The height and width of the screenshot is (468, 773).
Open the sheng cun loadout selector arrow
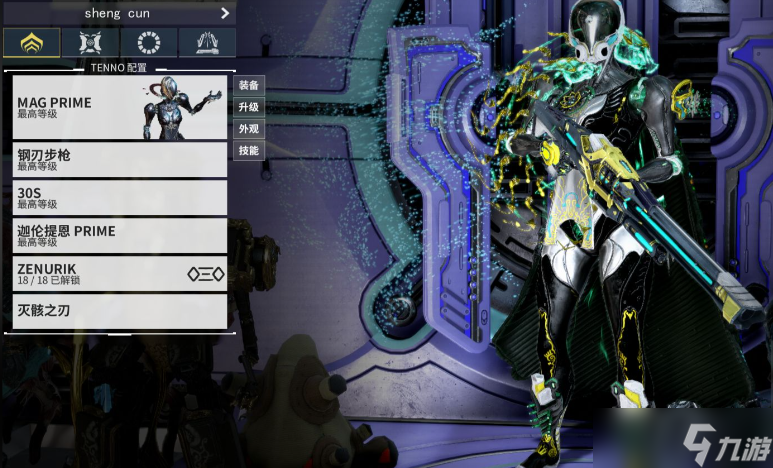tap(225, 13)
